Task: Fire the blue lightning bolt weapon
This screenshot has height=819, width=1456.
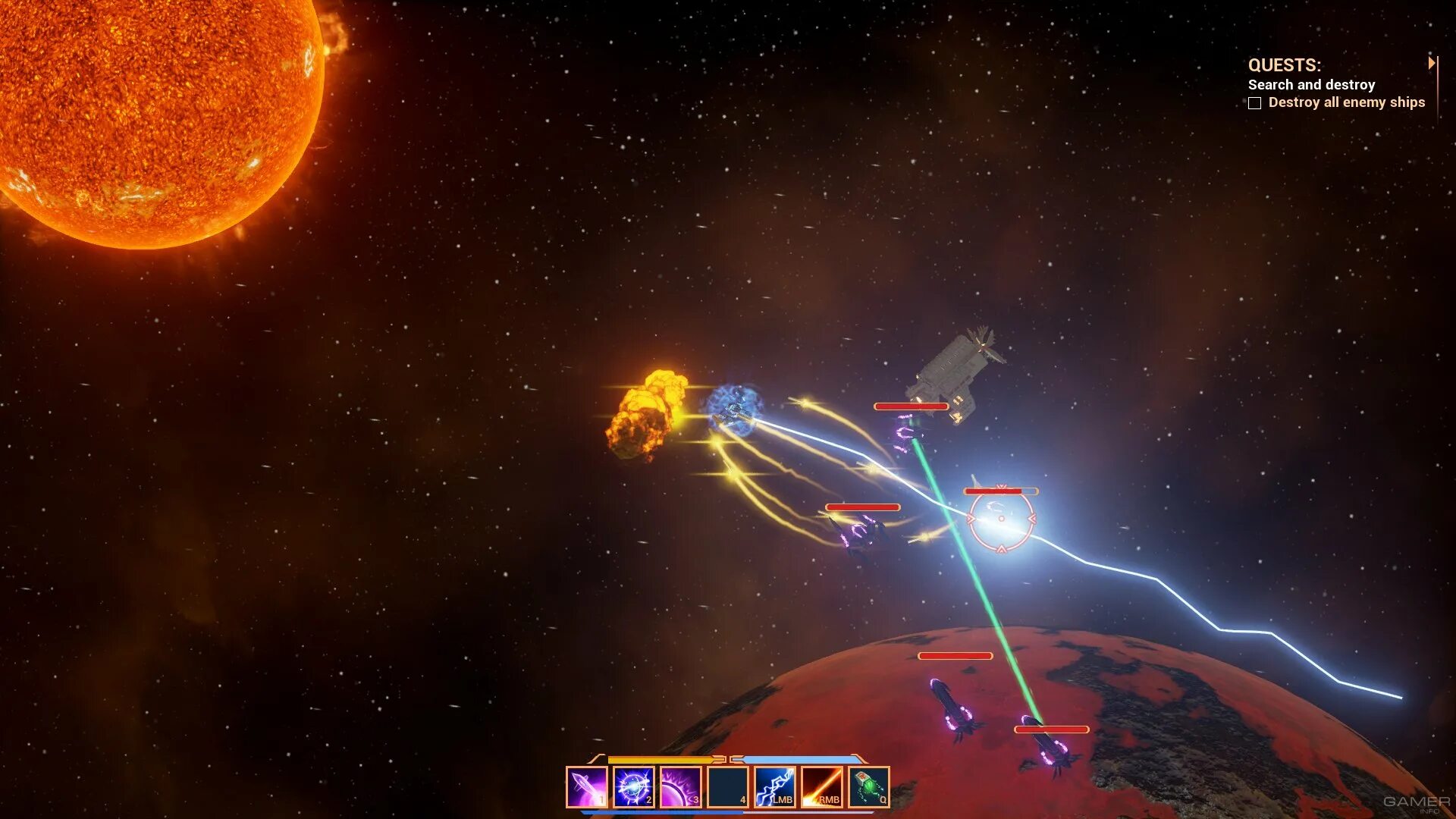Action: (x=774, y=787)
